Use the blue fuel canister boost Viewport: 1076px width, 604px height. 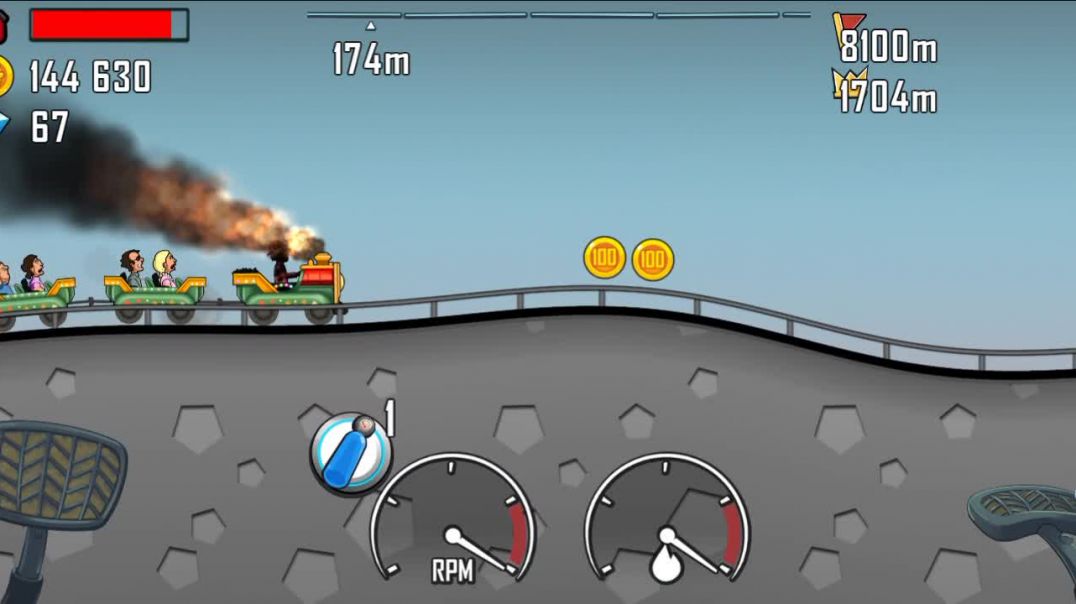click(350, 452)
